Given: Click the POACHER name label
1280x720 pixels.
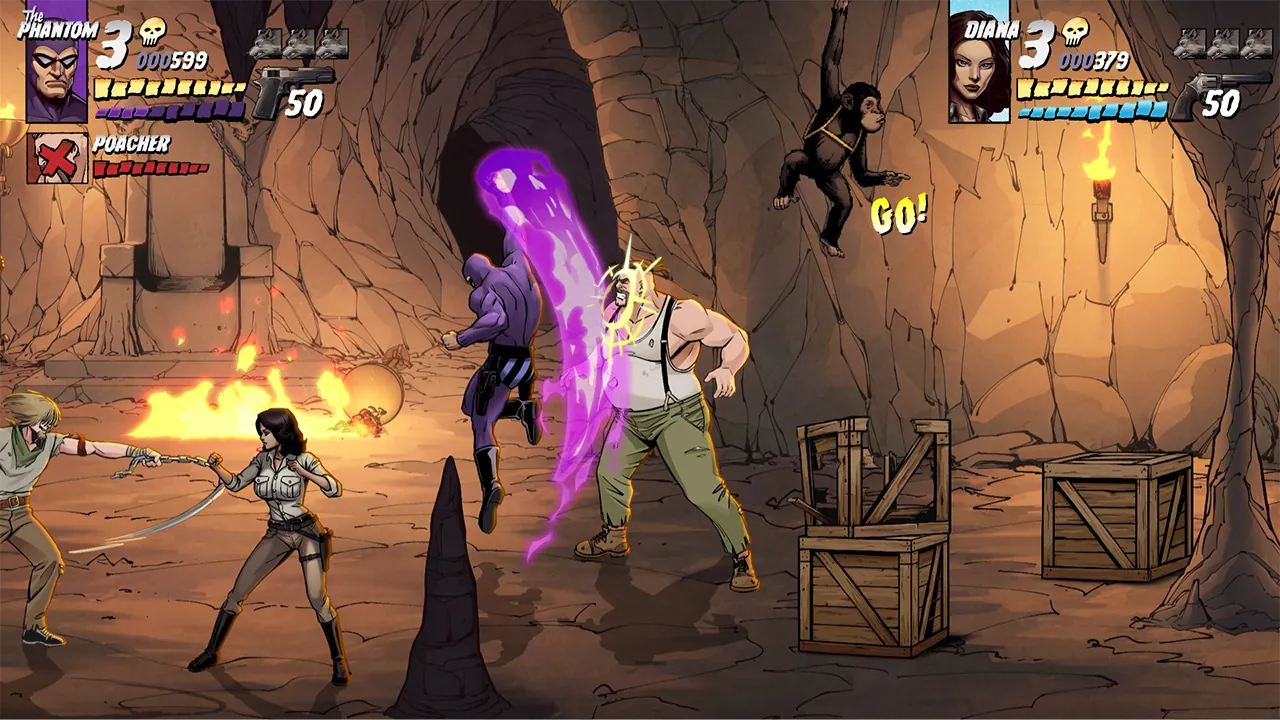Looking at the screenshot, I should click(133, 146).
